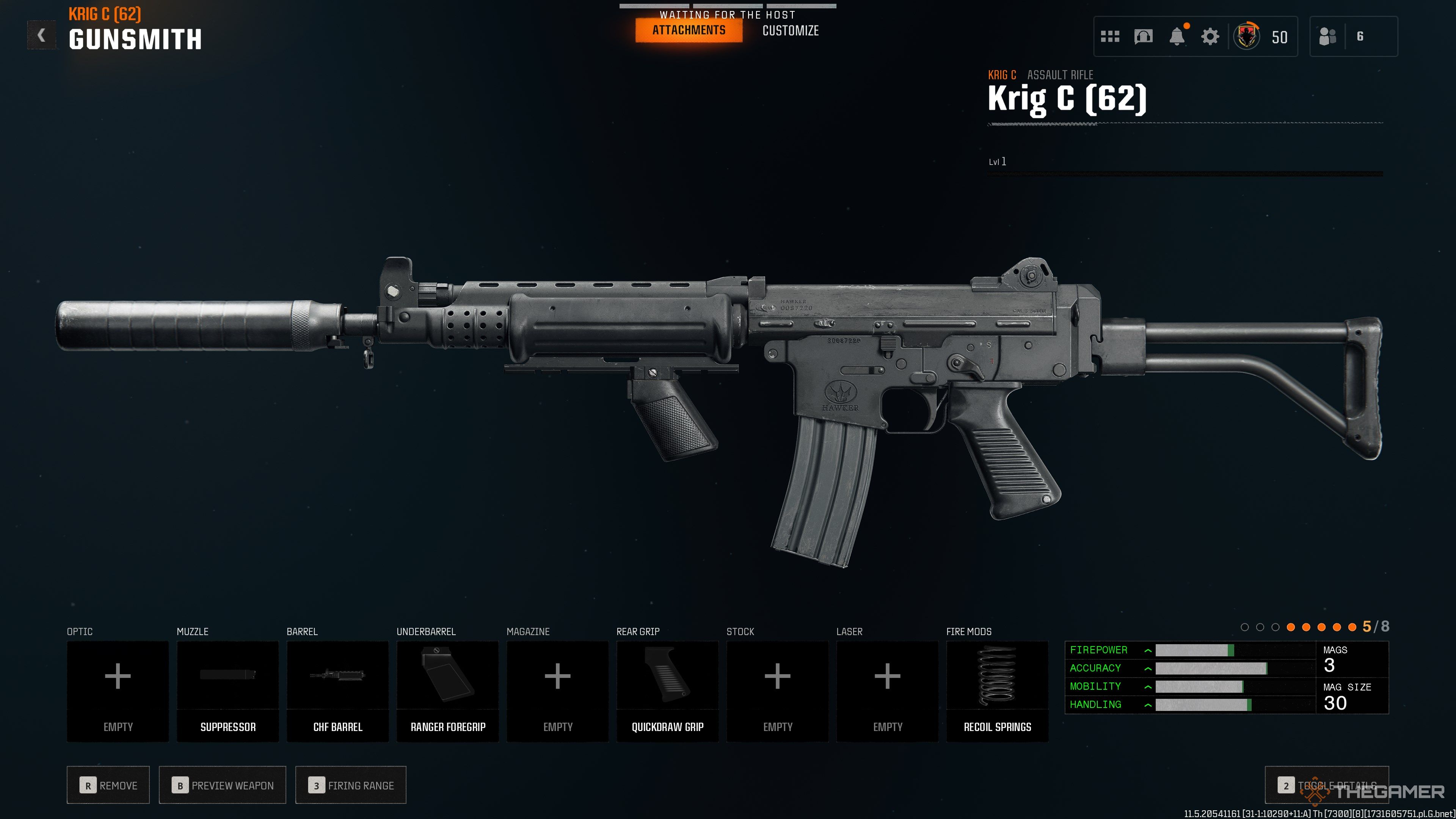Viewport: 1456px width, 819px height.
Task: Open the Ranger Foregrip underbarrel slot
Action: [448, 691]
